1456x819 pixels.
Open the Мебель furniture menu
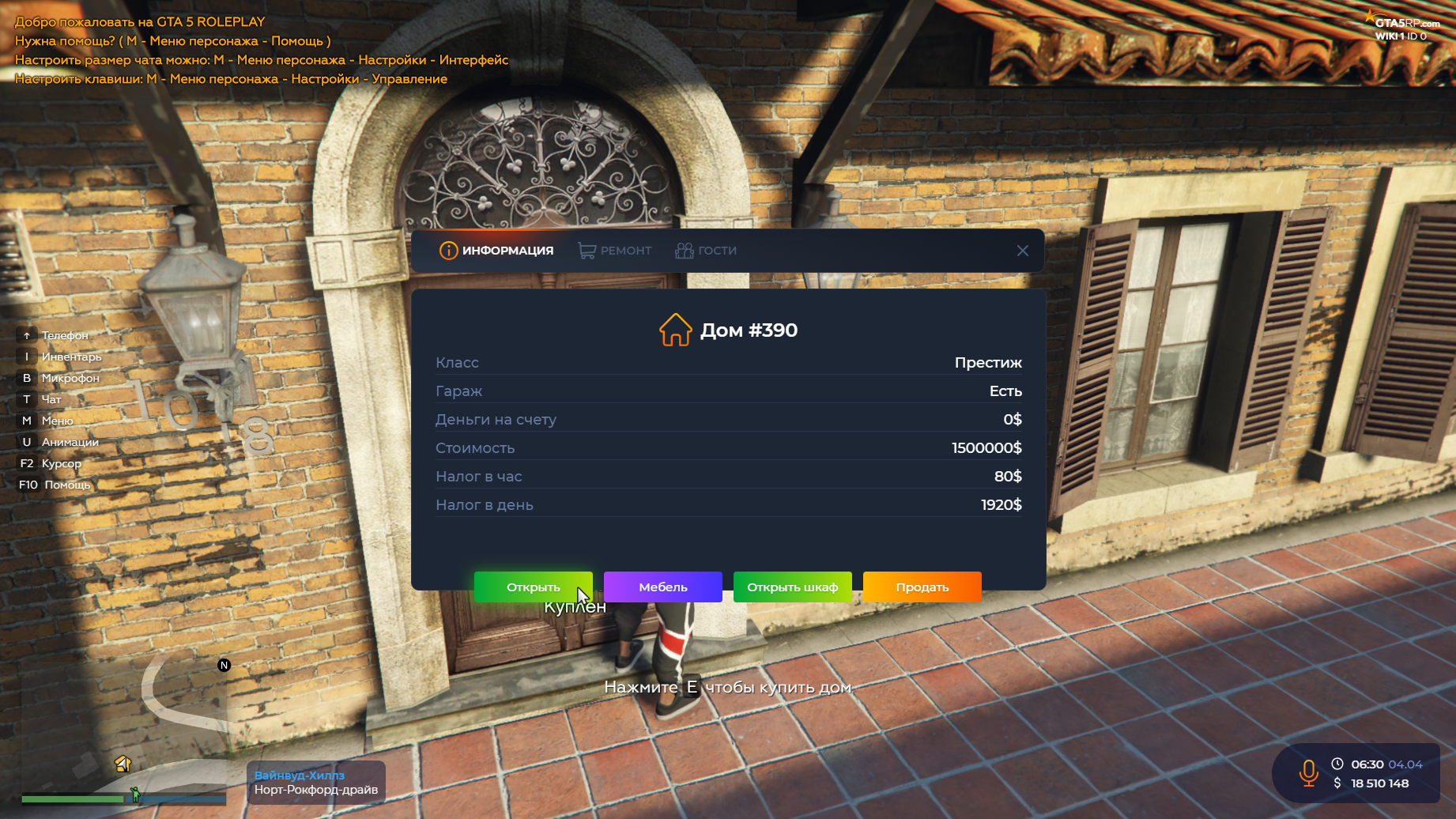(x=662, y=587)
